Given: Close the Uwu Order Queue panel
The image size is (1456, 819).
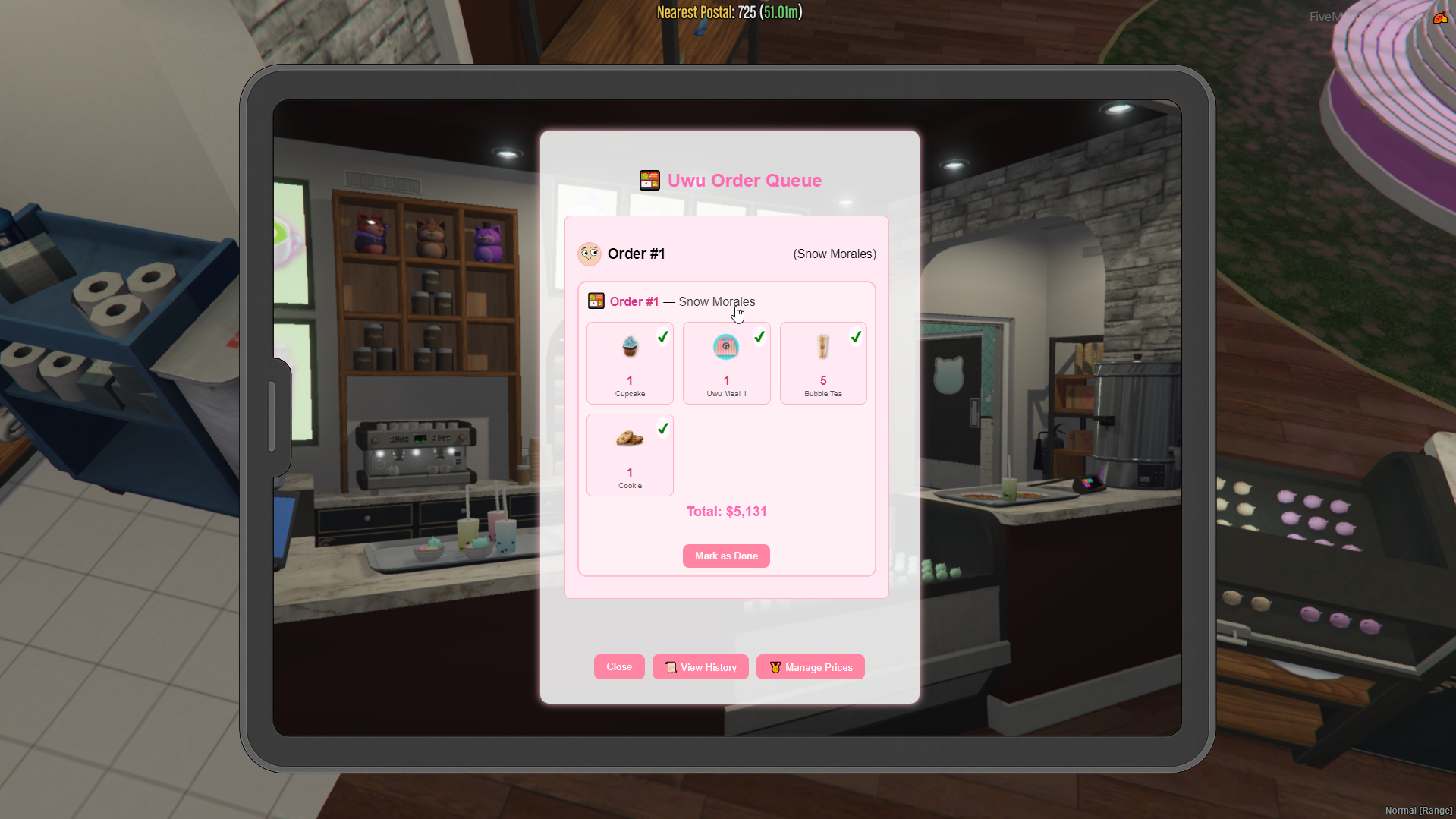Looking at the screenshot, I should pyautogui.click(x=618, y=666).
